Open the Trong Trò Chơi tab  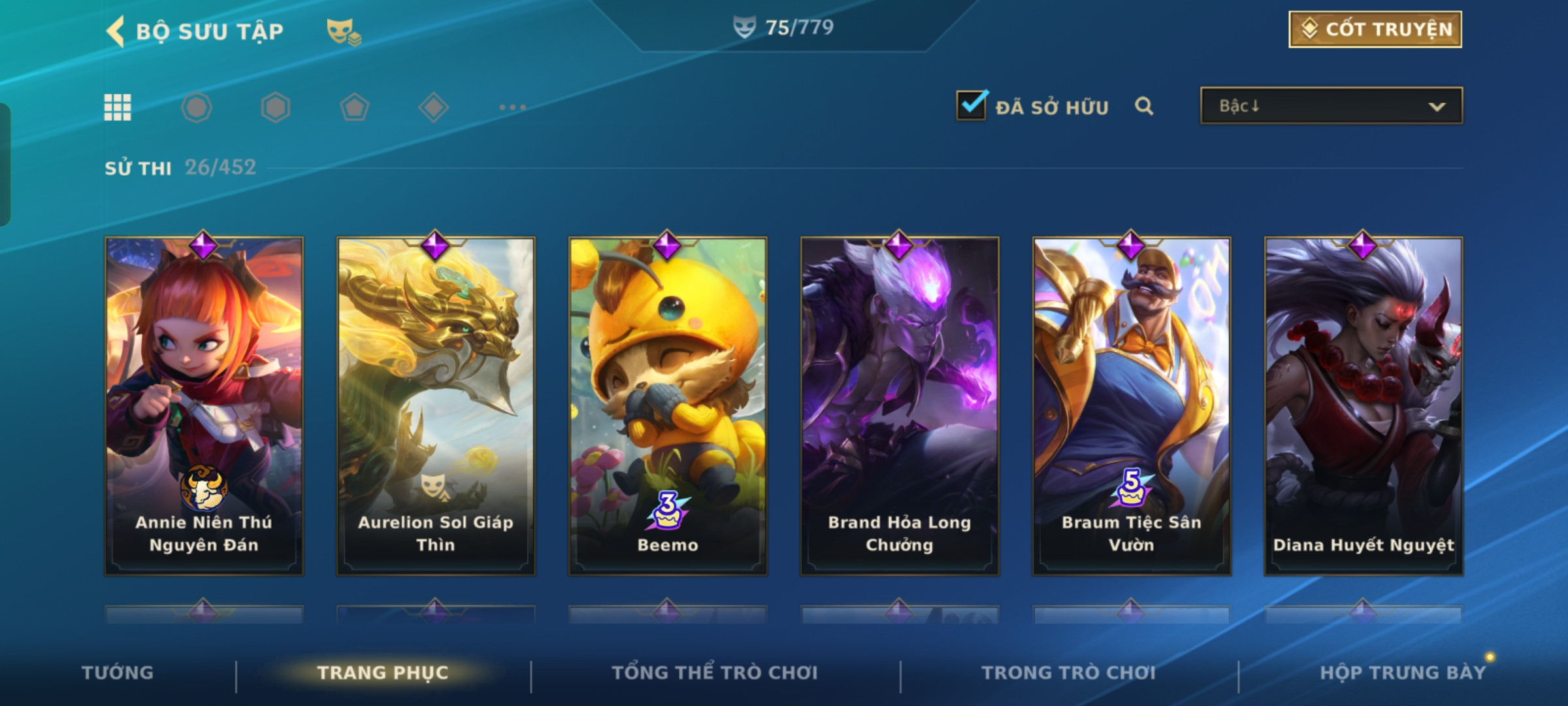pos(1068,673)
